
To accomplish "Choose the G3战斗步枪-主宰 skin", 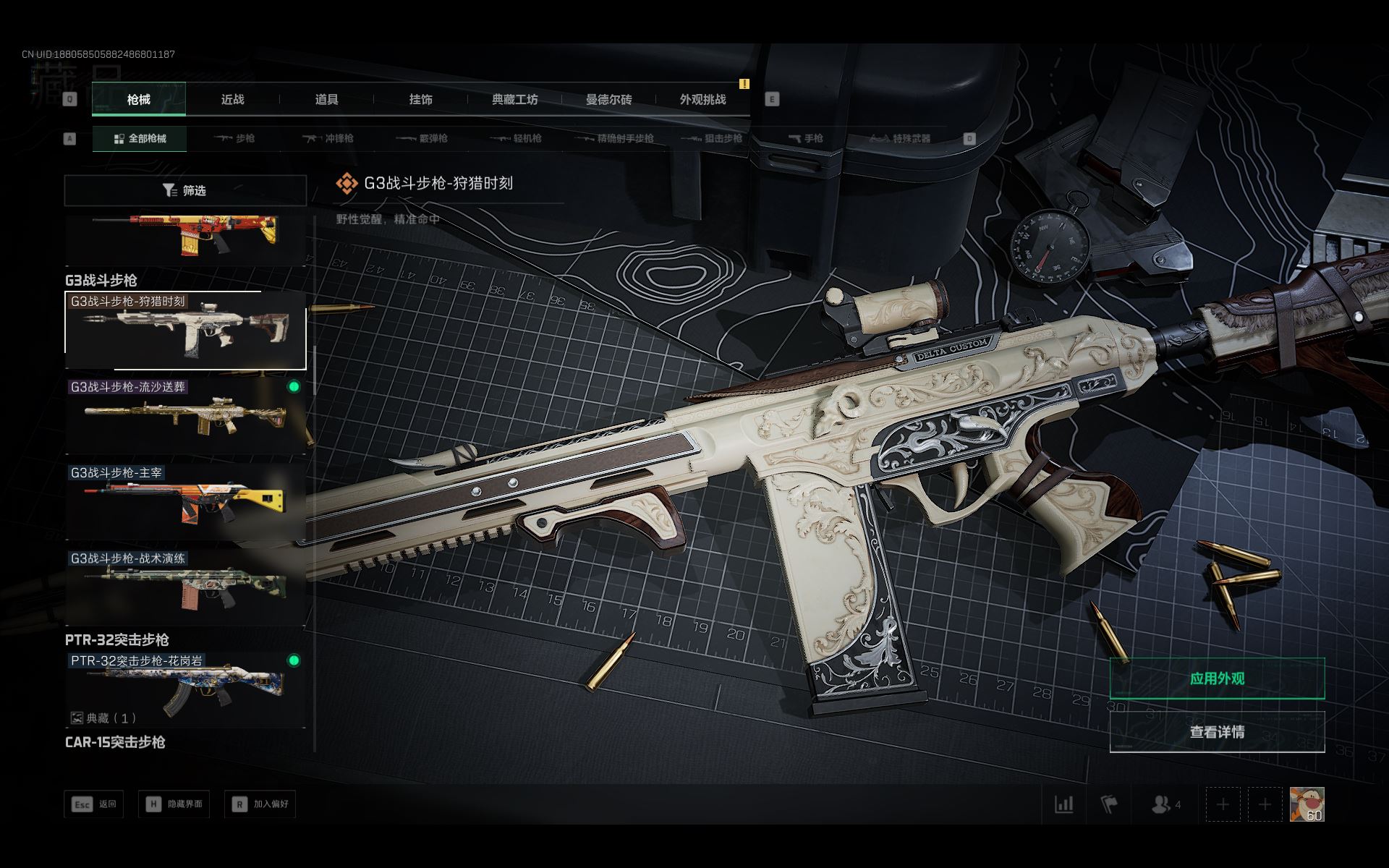I will click(185, 501).
